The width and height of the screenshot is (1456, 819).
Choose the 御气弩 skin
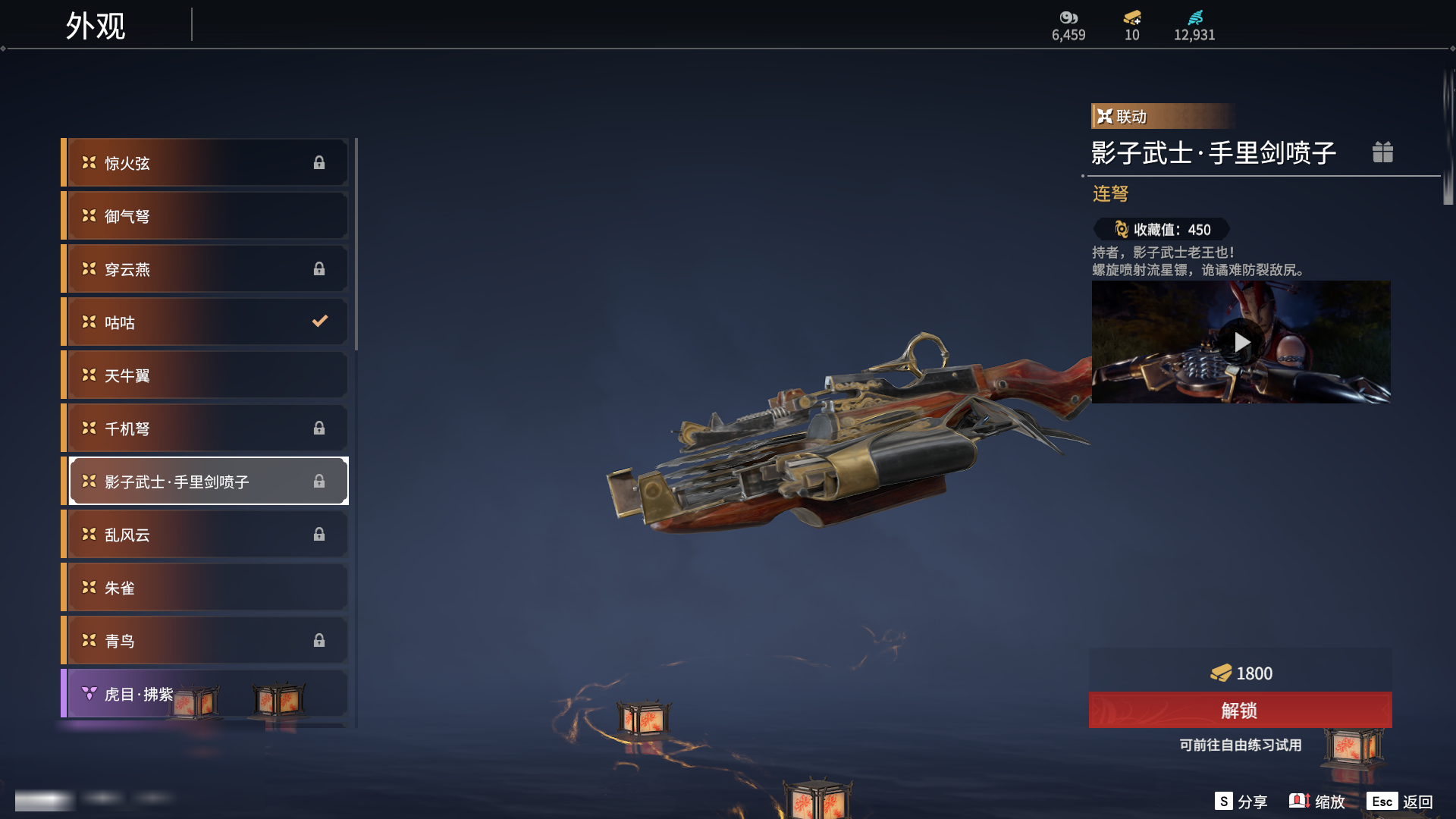point(205,216)
